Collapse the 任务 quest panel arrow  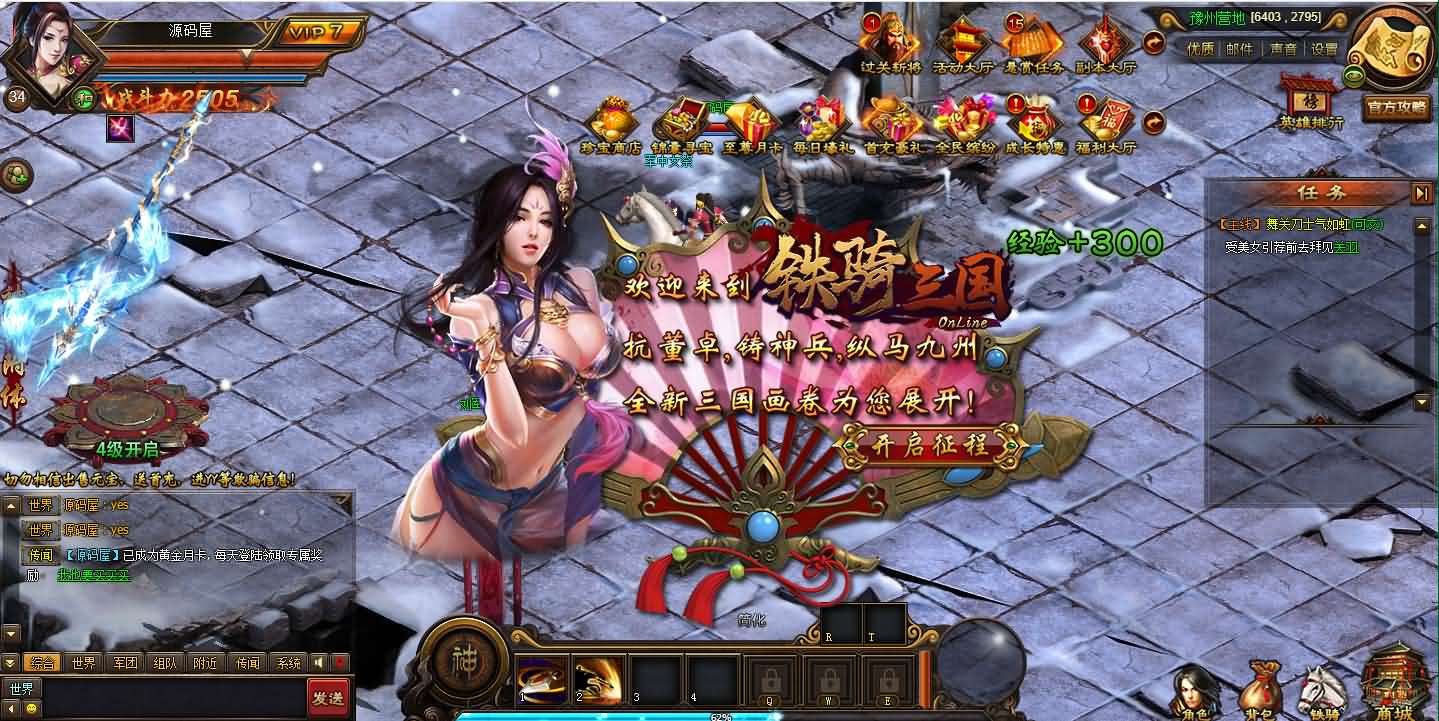[1420, 192]
